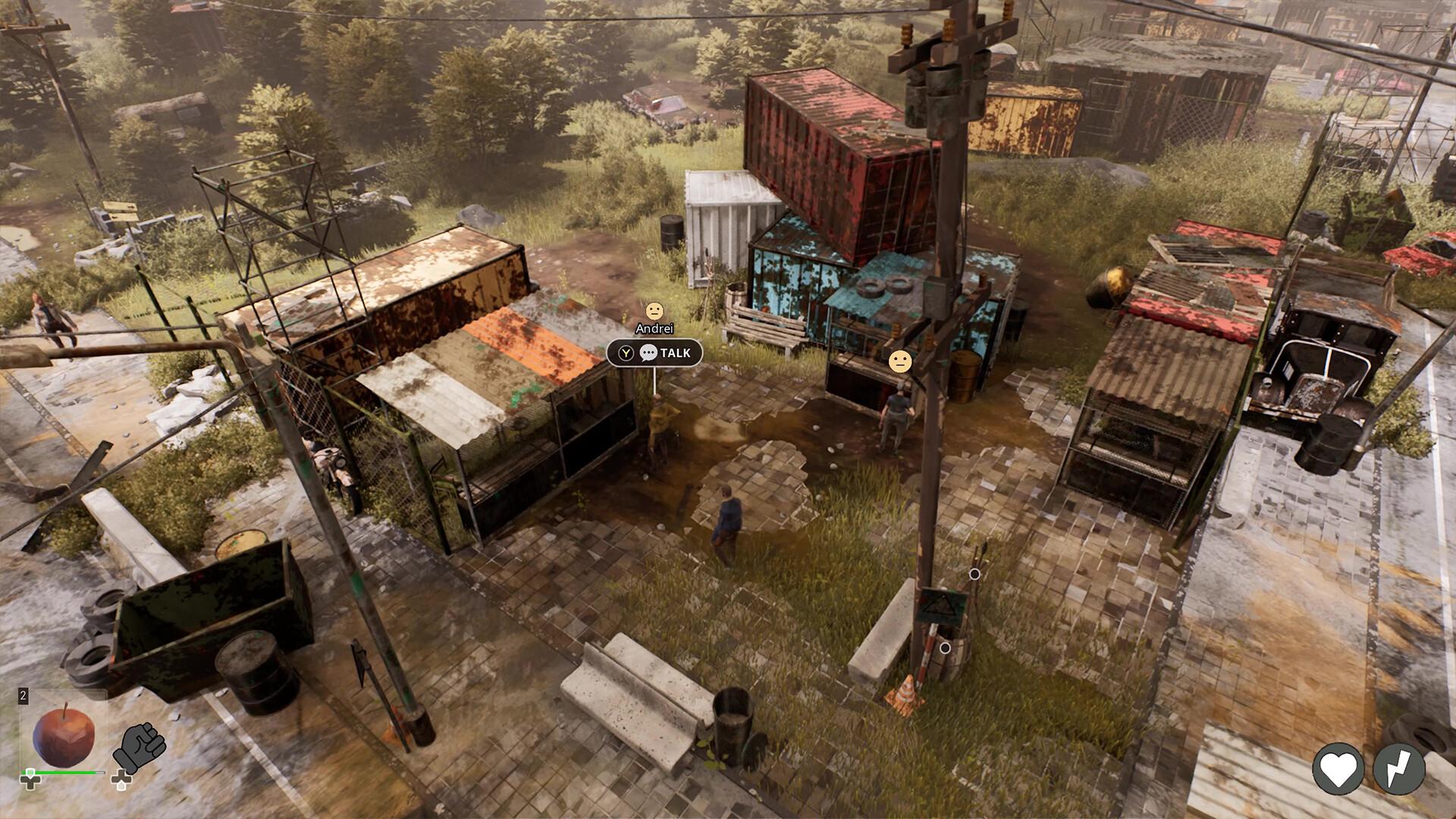Image resolution: width=1456 pixels, height=819 pixels.
Task: Open the heart health status icon
Action: coord(1338,769)
